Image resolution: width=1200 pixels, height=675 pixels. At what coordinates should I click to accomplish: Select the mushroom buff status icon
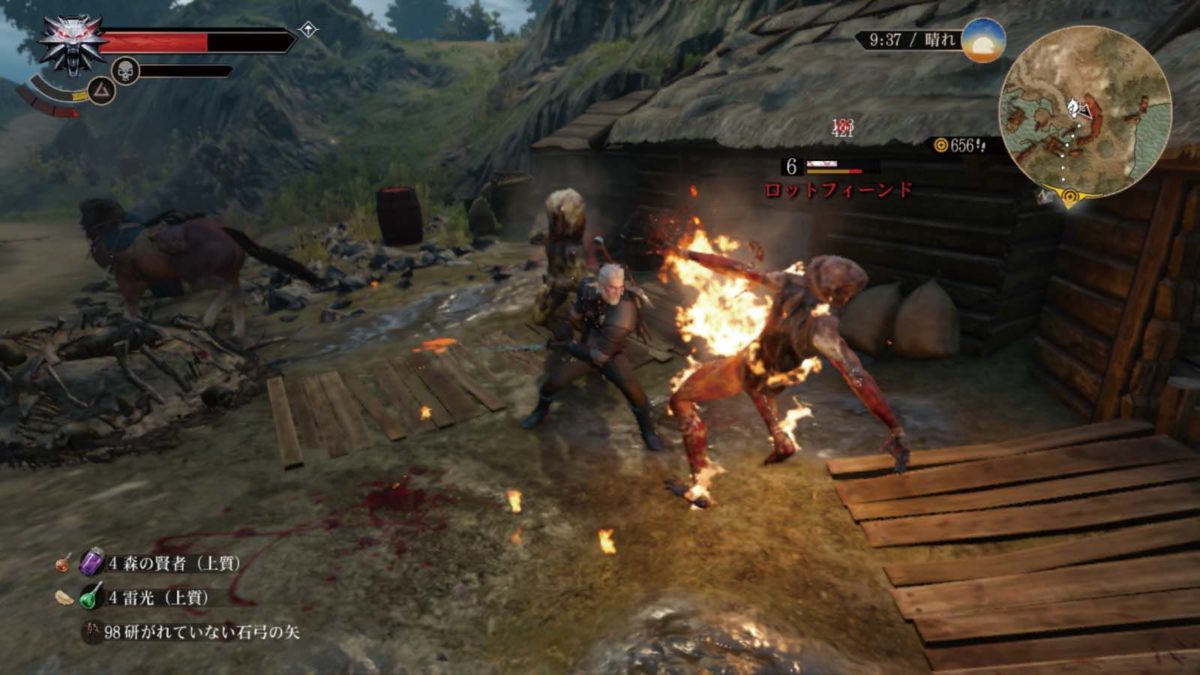tap(308, 30)
